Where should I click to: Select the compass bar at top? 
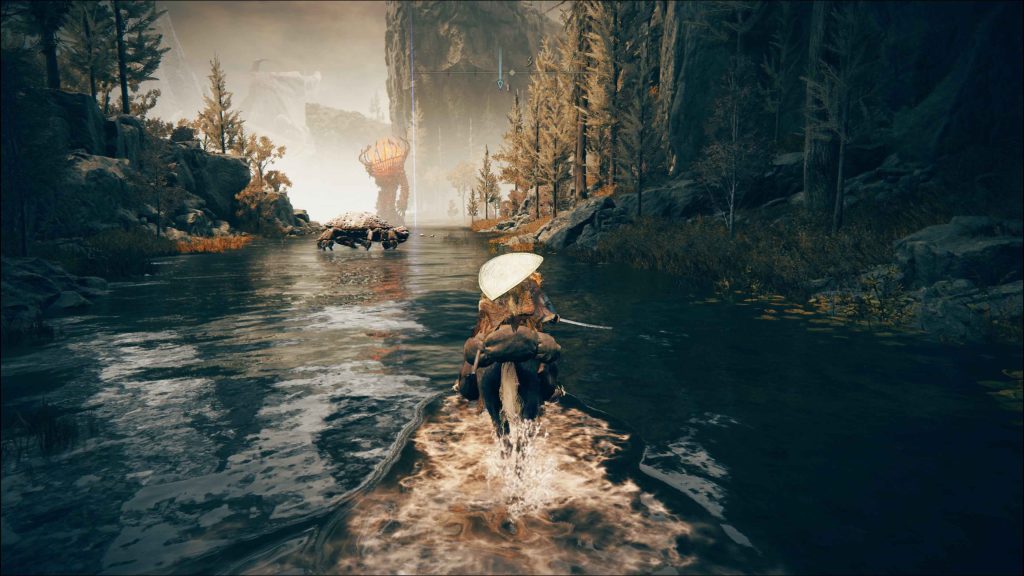[512, 72]
